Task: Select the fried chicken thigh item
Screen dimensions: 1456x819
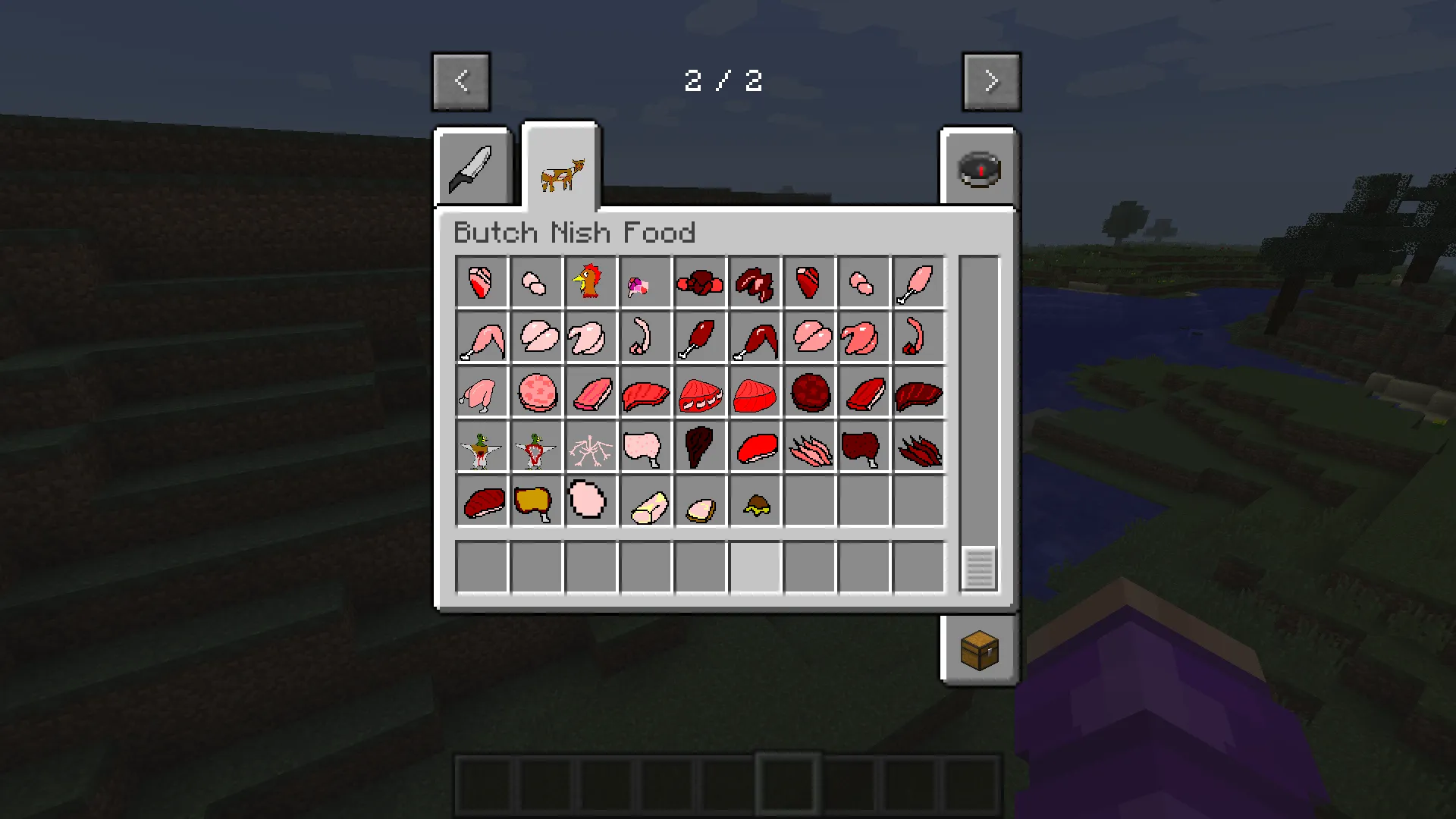Action: (536, 500)
